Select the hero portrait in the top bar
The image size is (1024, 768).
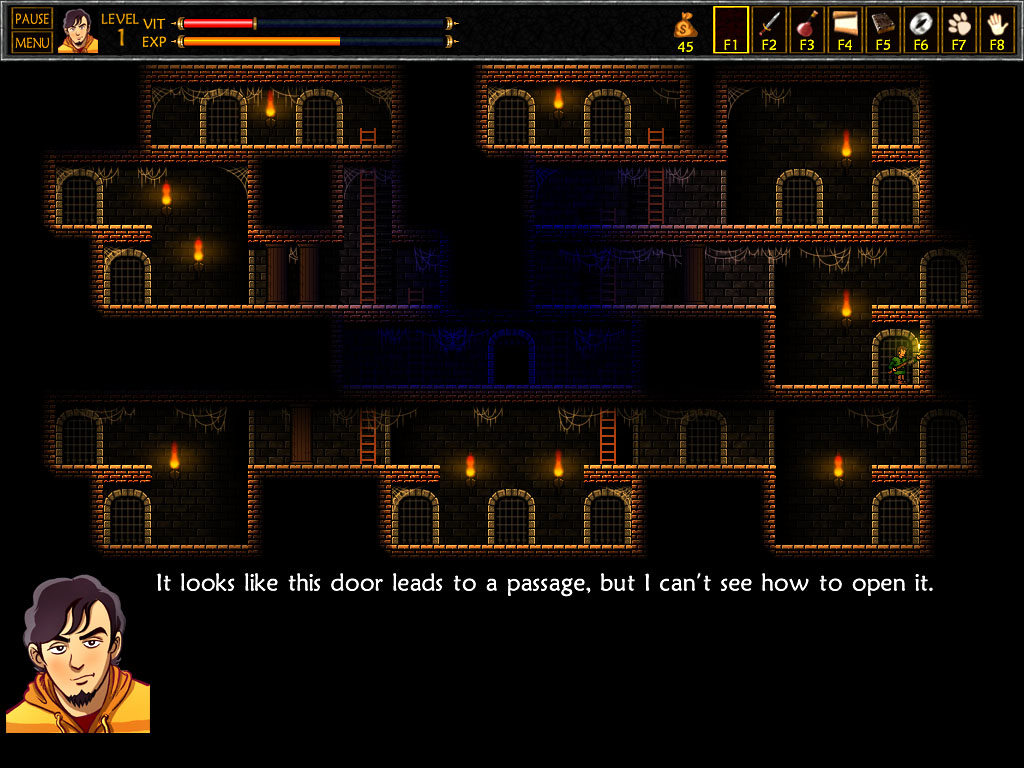(x=78, y=31)
